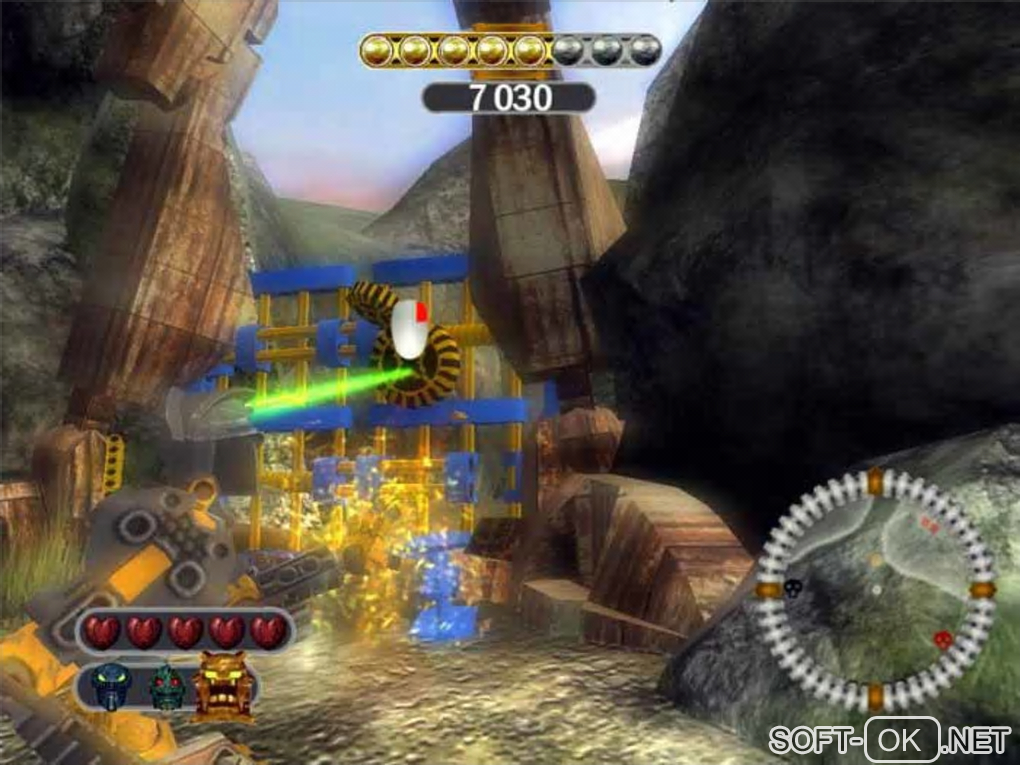1020x765 pixels.
Task: Choose the golden fanged mask icon
Action: 221,684
